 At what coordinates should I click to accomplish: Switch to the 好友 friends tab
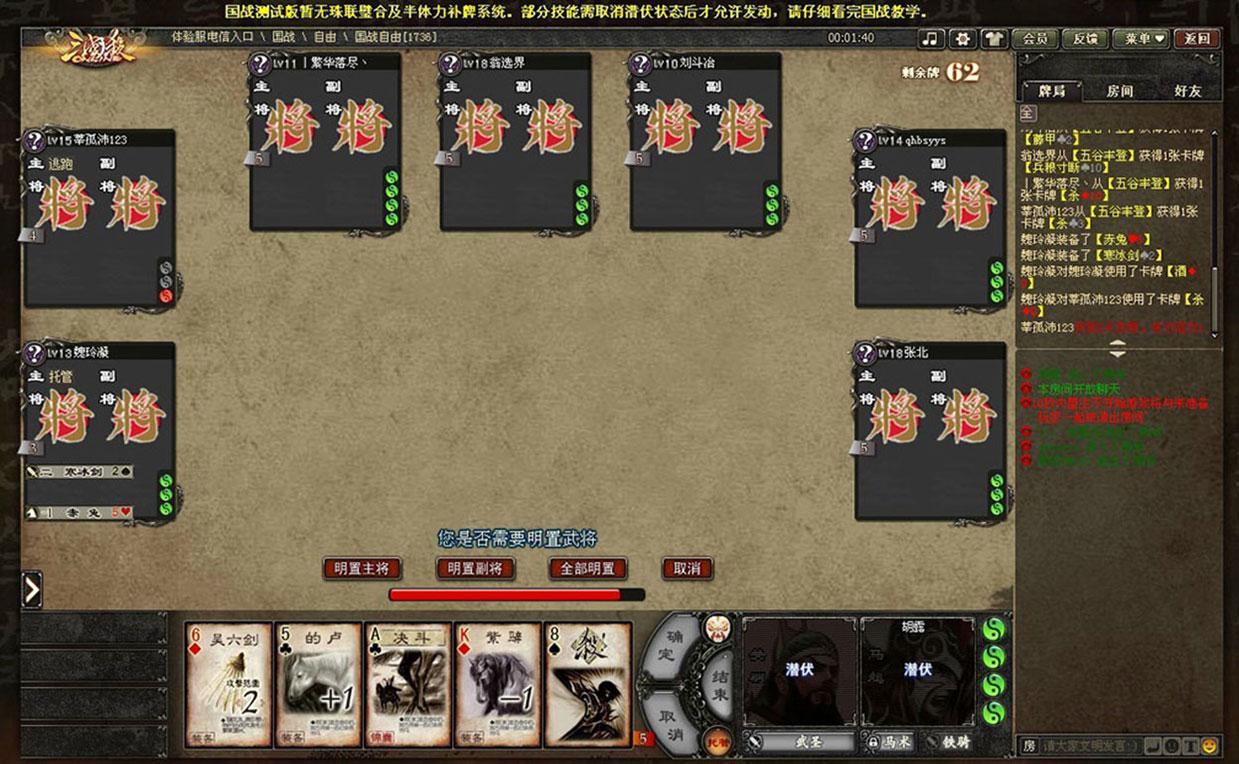1187,91
